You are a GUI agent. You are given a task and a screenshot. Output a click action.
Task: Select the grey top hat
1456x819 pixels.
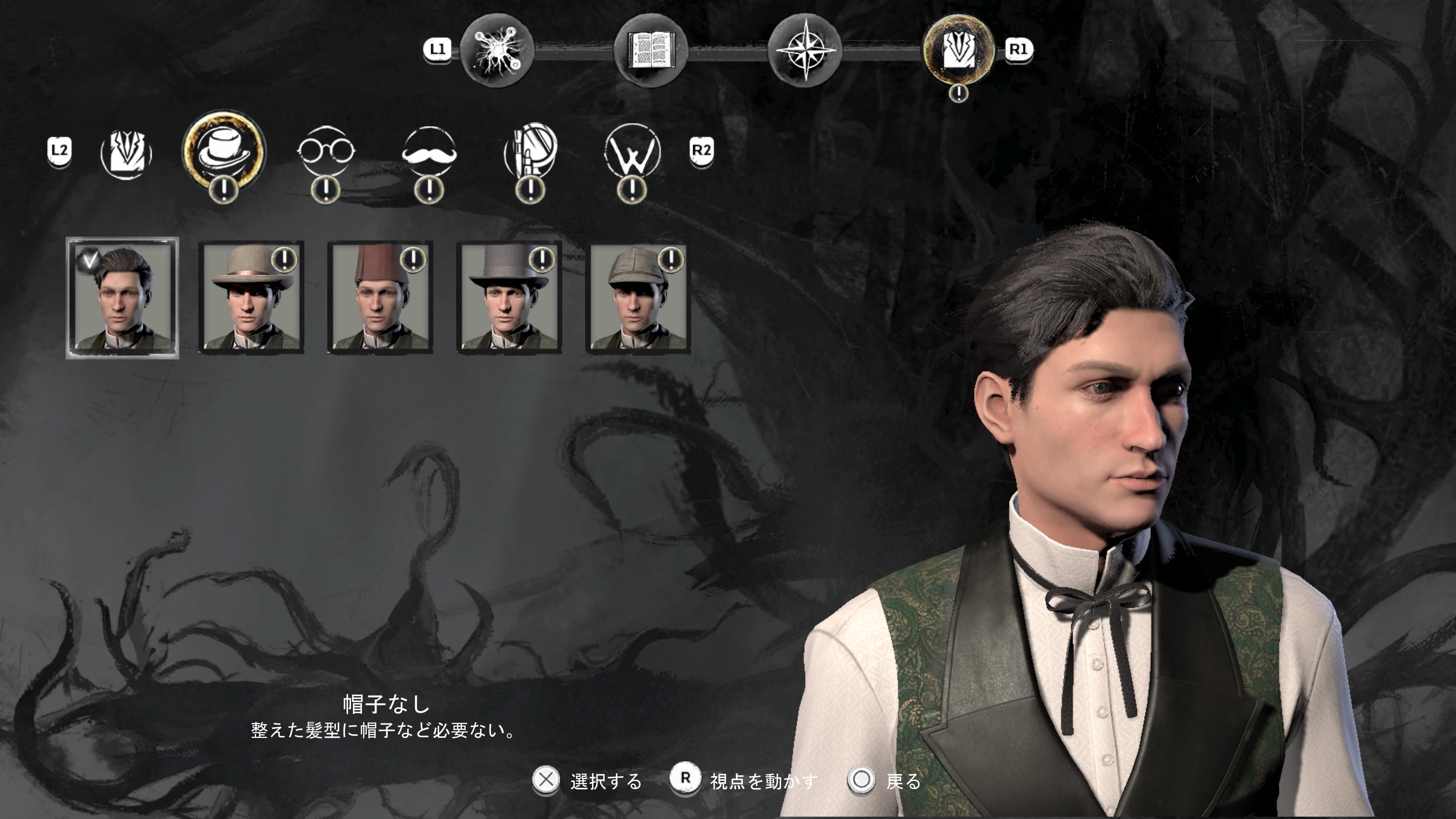(509, 297)
